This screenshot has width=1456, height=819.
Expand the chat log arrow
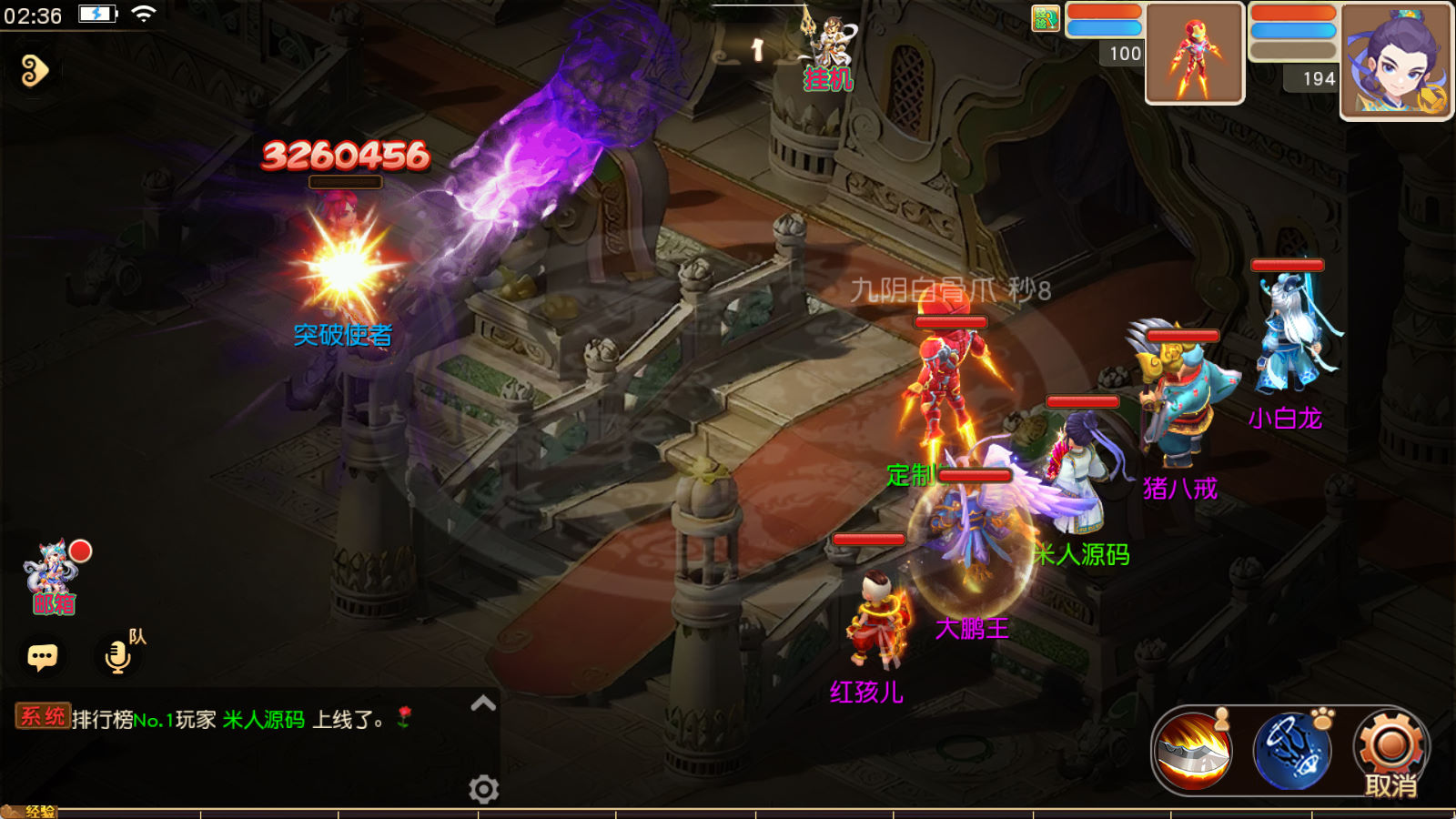483,703
